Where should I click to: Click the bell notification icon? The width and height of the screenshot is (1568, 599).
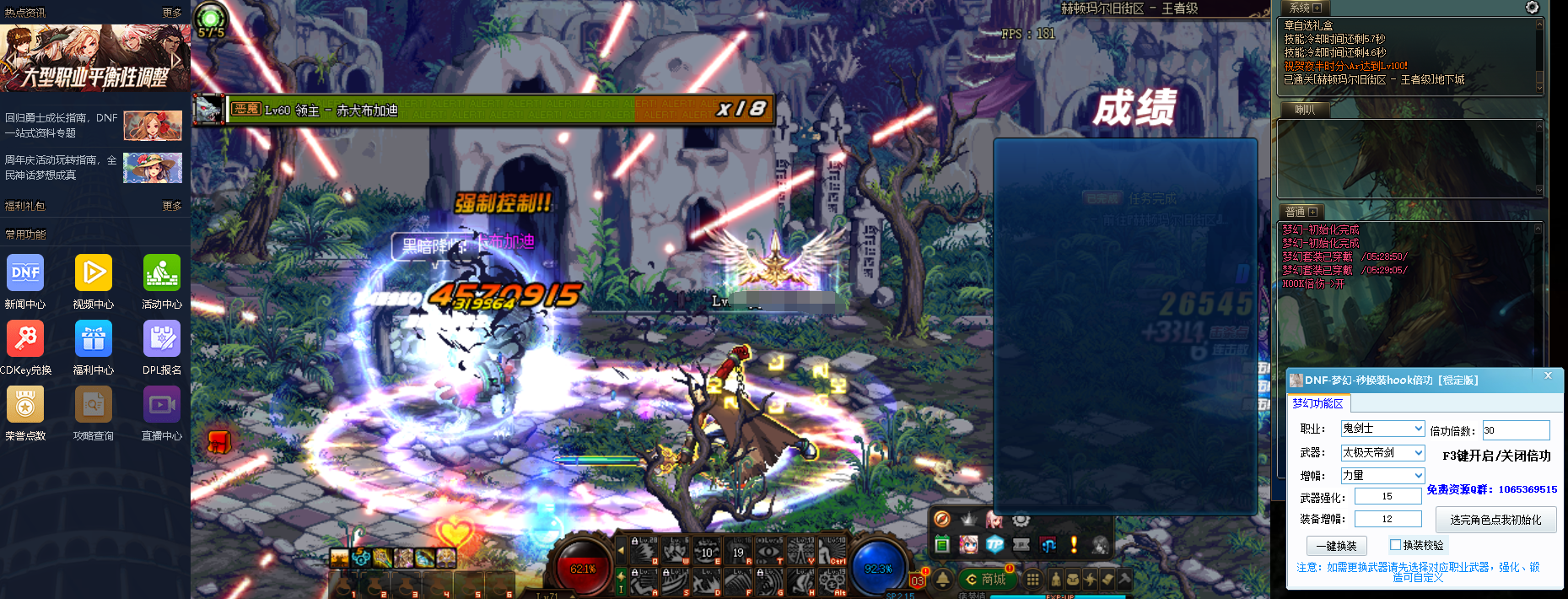click(942, 580)
